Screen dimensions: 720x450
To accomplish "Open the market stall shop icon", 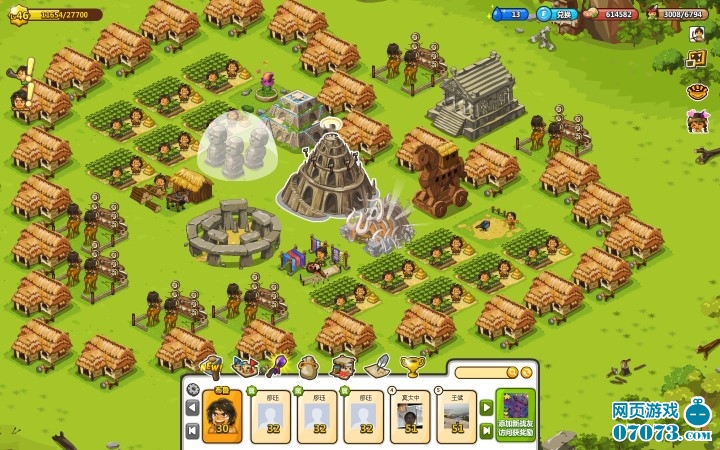I will click(342, 366).
